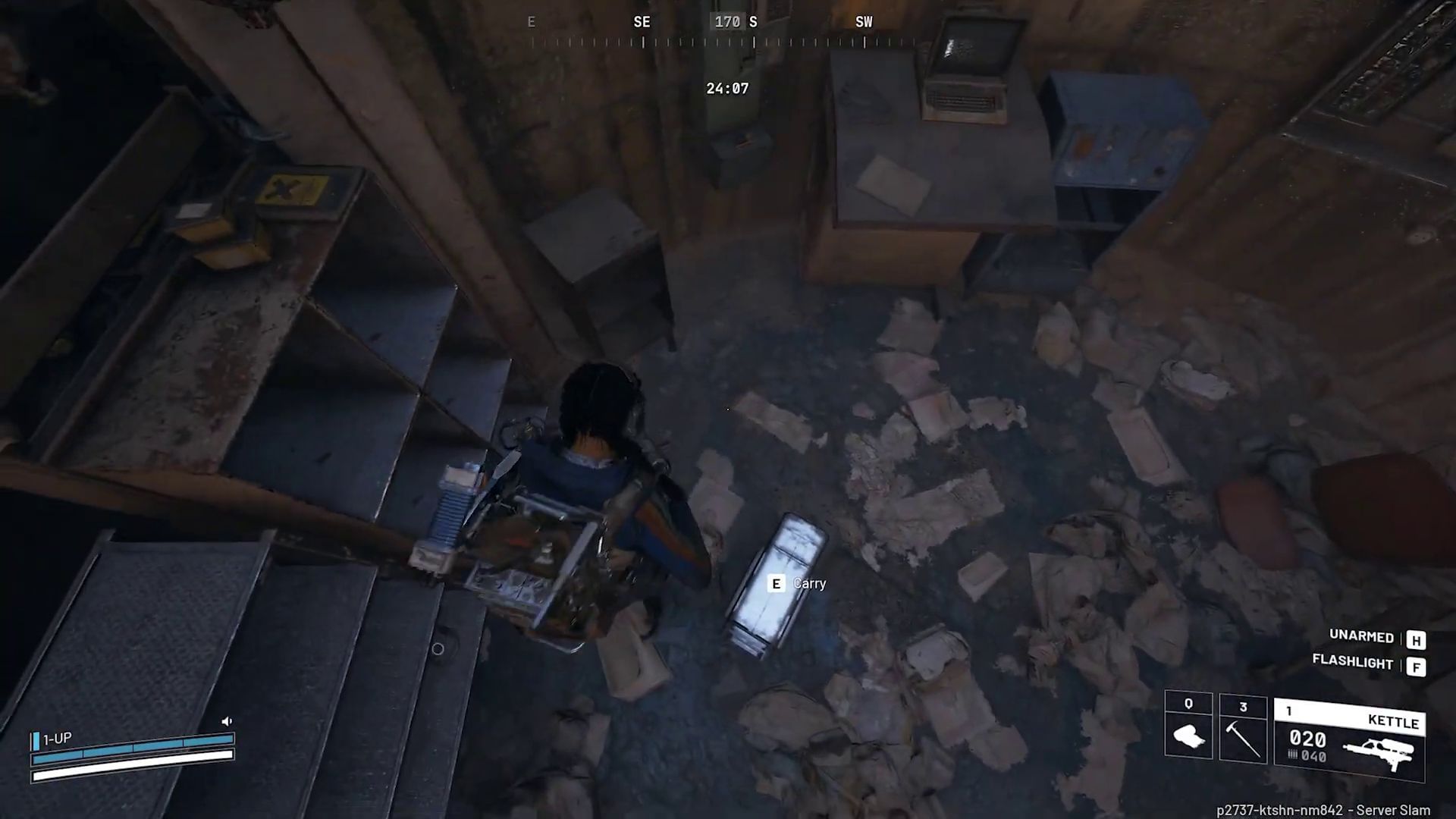The height and width of the screenshot is (819, 1456).
Task: Click the 24:07 in-game clock display
Action: (726, 87)
